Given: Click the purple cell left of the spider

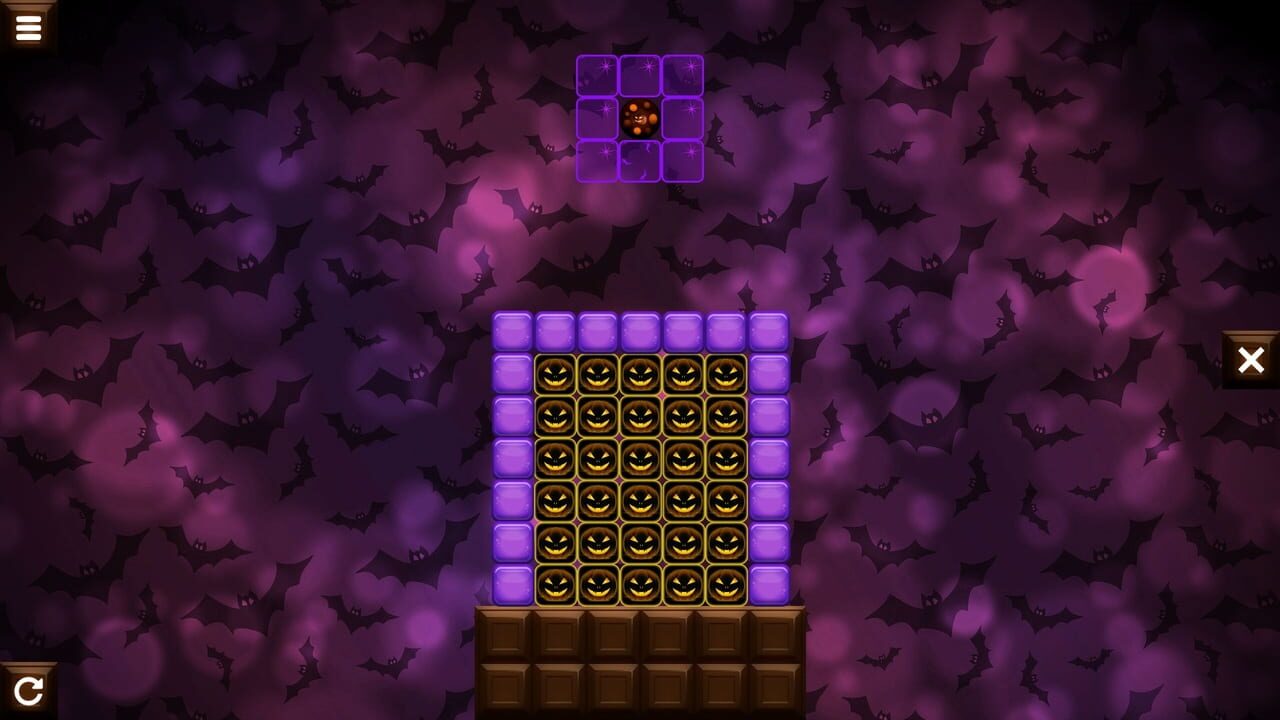Looking at the screenshot, I should [x=596, y=118].
